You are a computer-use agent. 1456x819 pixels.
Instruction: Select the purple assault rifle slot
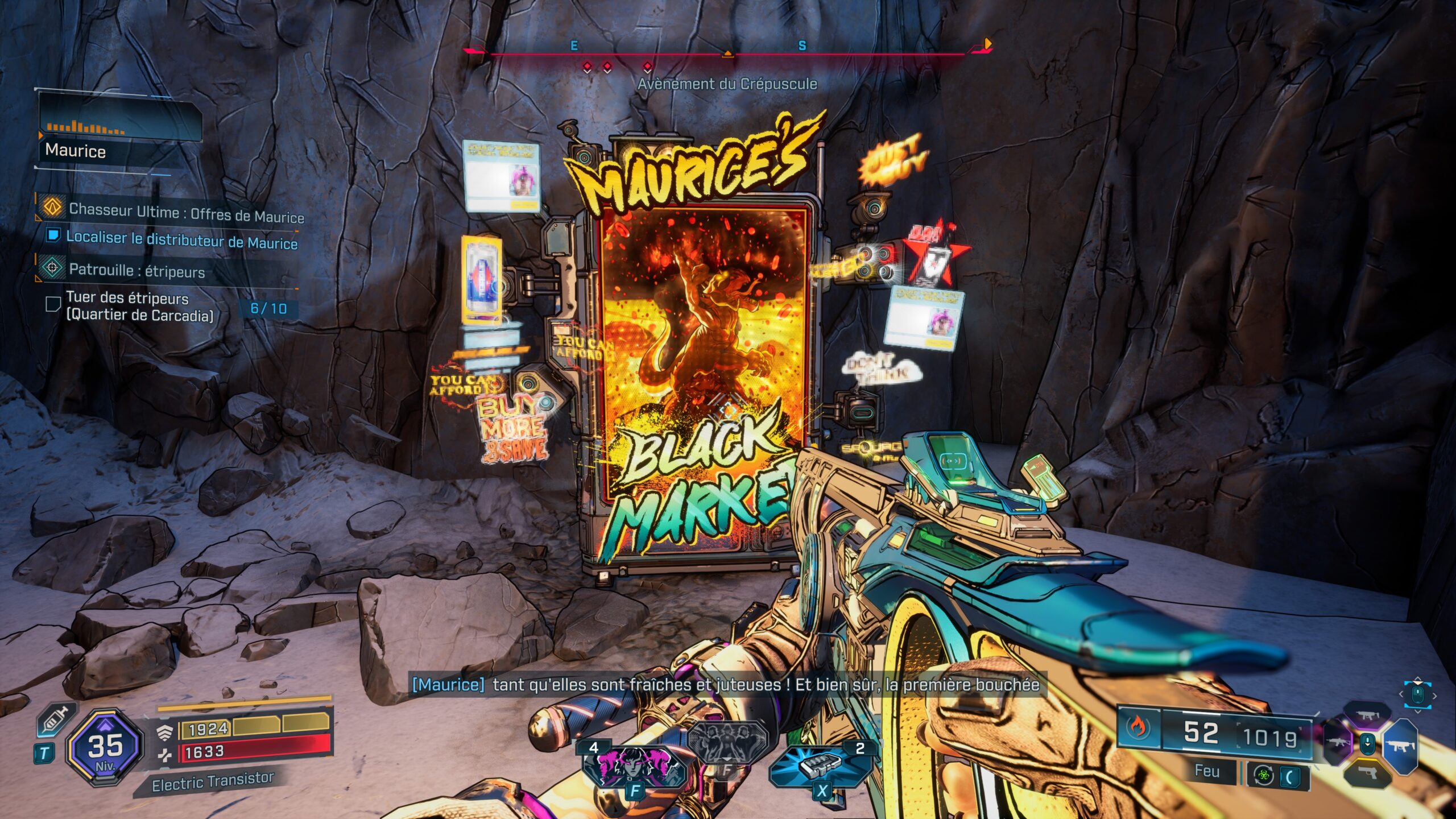pyautogui.click(x=1338, y=743)
